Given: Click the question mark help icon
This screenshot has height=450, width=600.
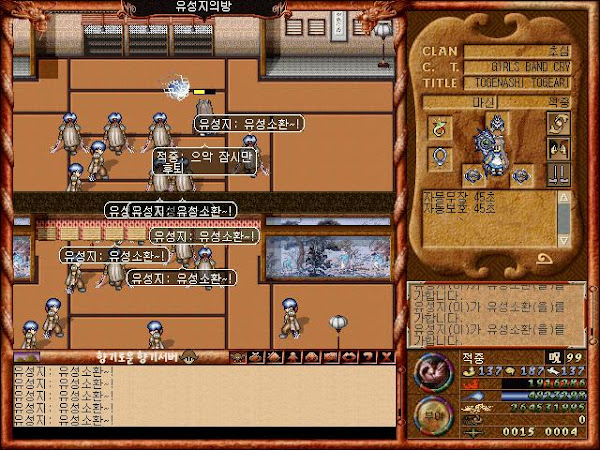Looking at the screenshot, I should click(368, 356).
